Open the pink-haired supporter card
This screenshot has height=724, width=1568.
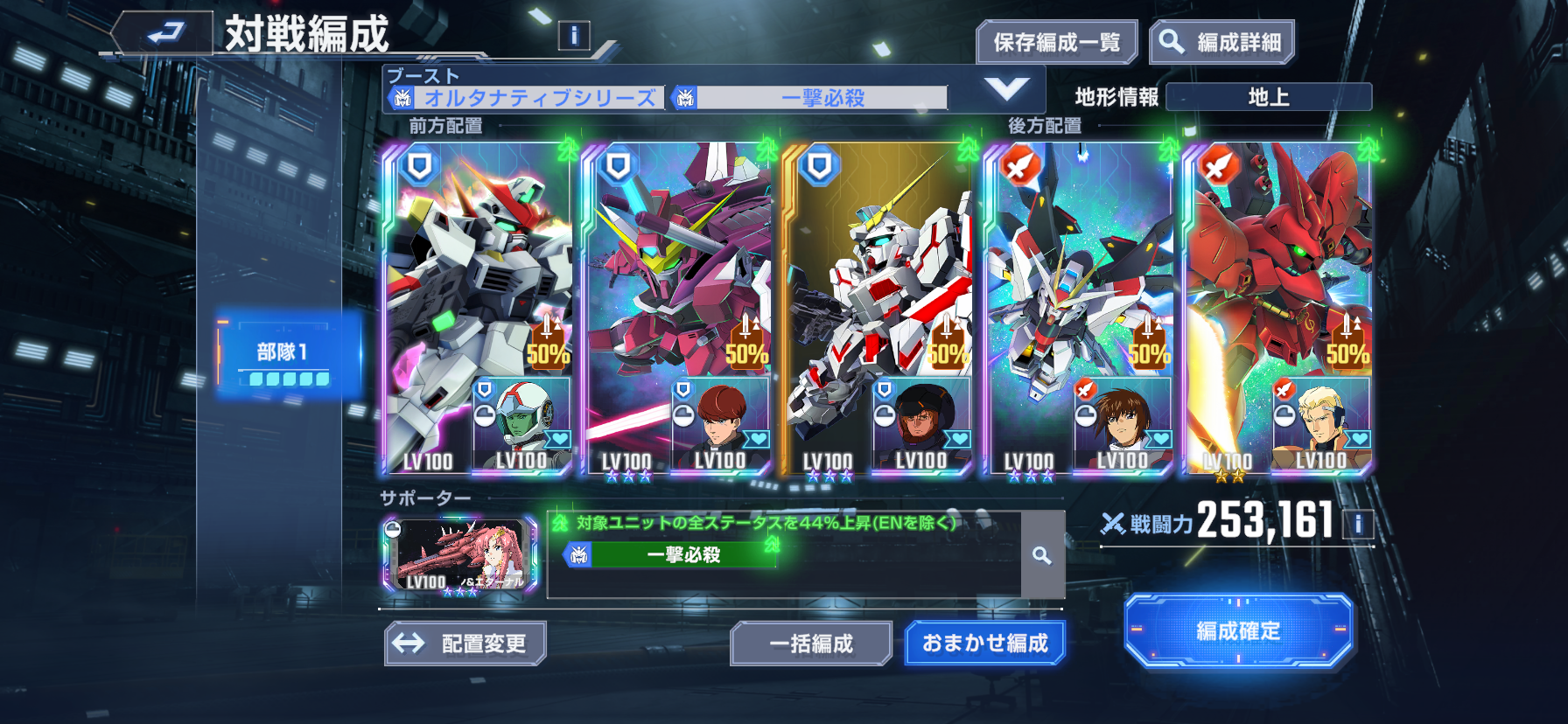460,555
